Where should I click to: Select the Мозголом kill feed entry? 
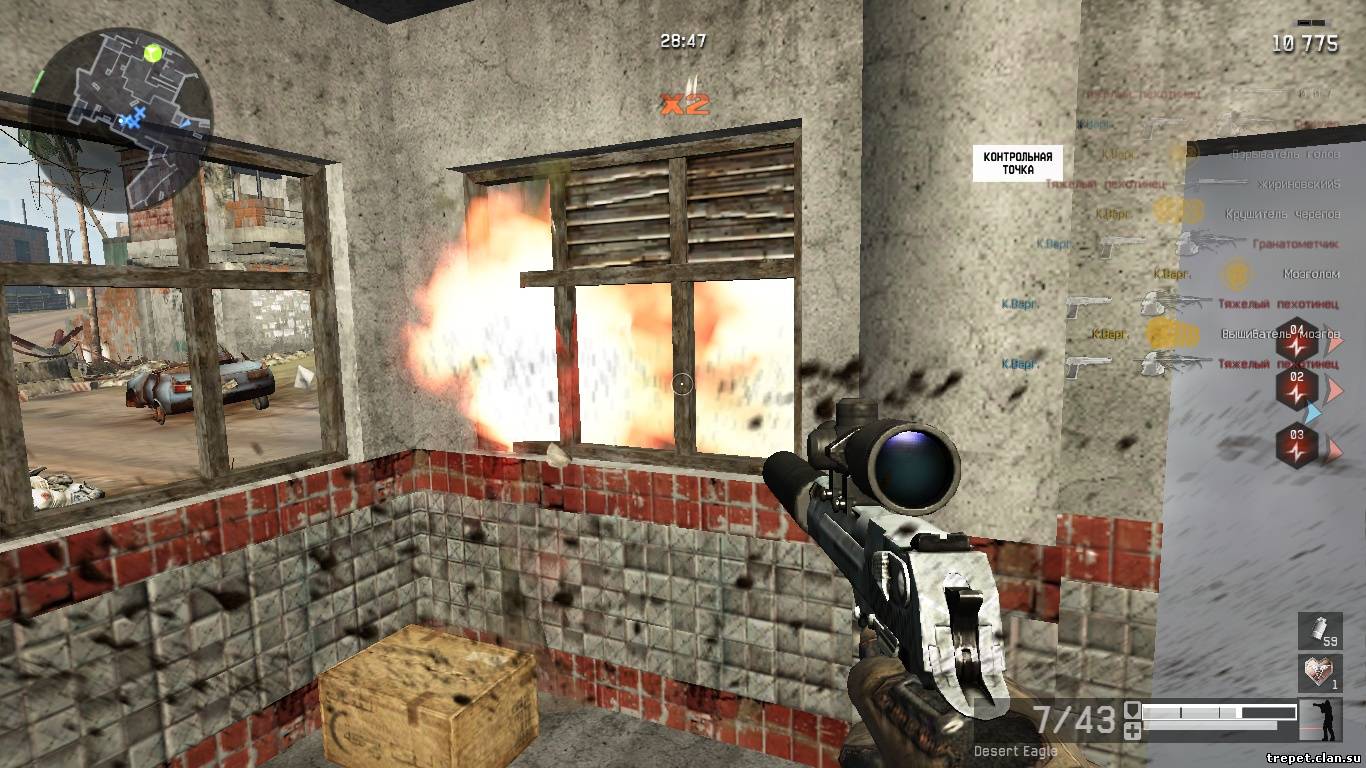pos(1311,273)
